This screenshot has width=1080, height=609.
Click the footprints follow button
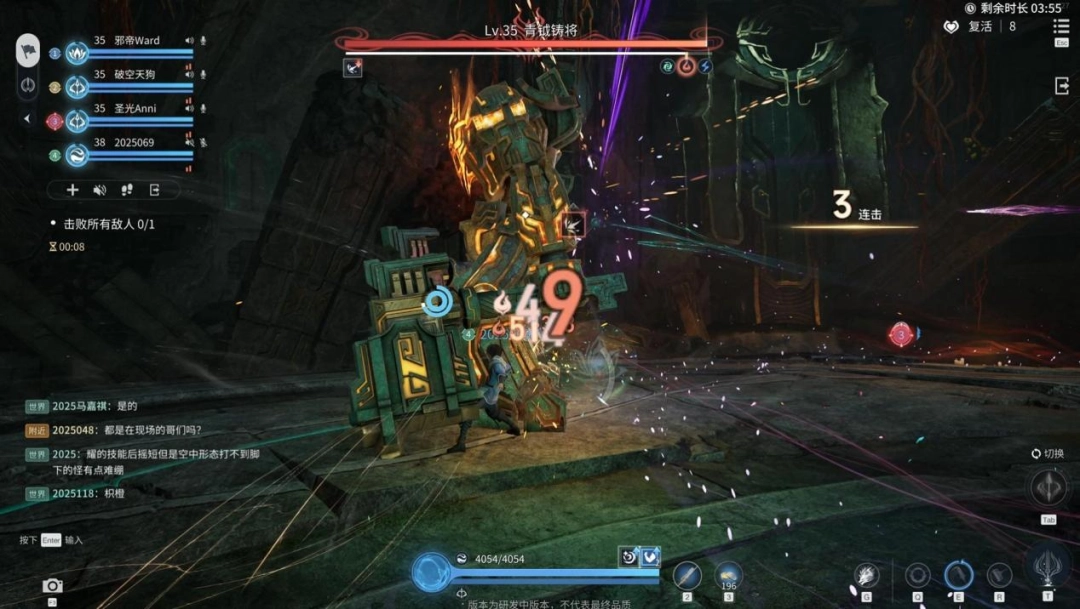coord(127,190)
